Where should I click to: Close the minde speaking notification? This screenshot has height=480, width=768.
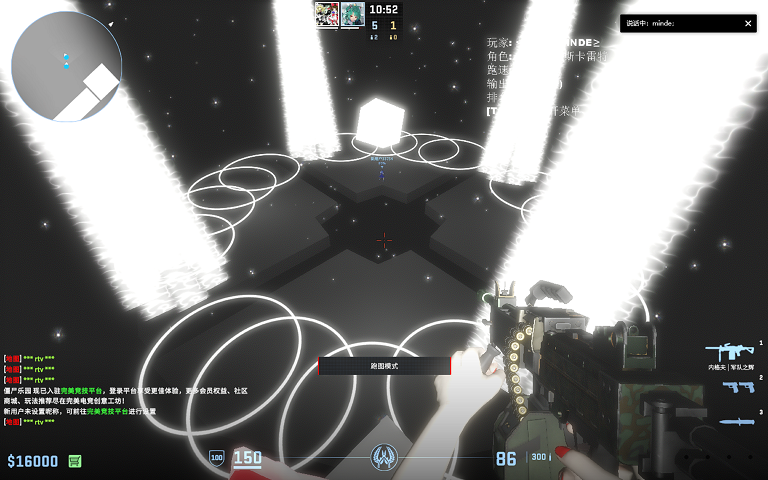(x=747, y=23)
